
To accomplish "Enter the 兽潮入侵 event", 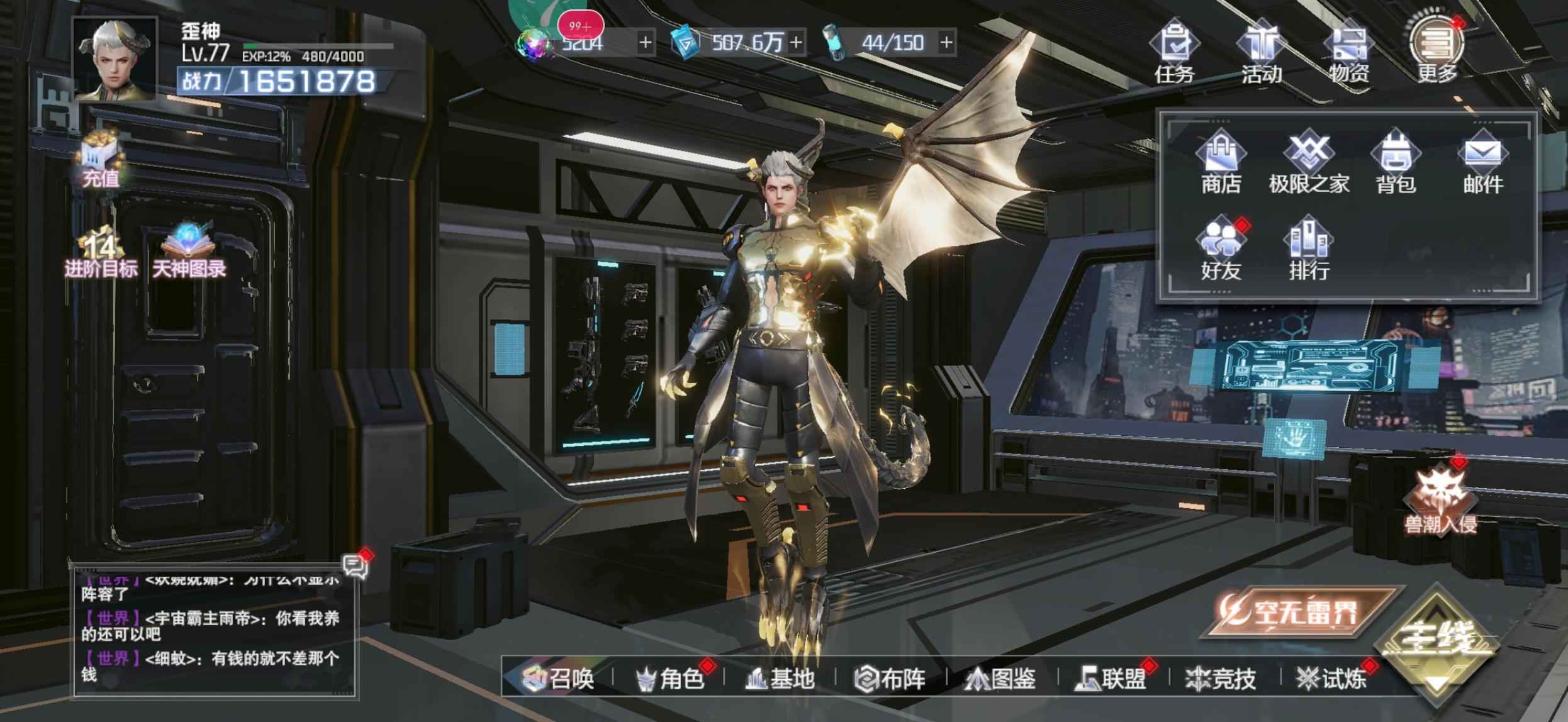I will click(x=1441, y=500).
